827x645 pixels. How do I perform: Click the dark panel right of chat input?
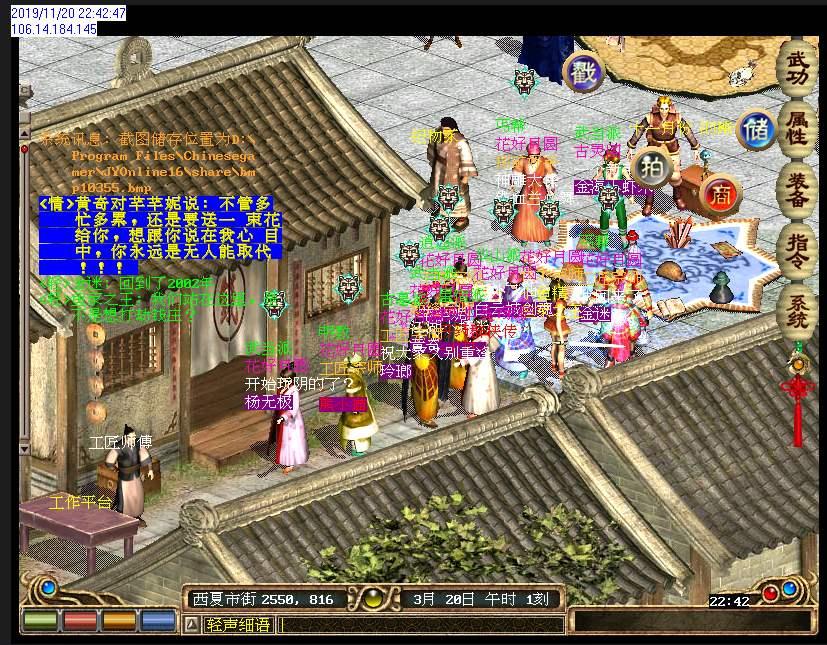692,622
